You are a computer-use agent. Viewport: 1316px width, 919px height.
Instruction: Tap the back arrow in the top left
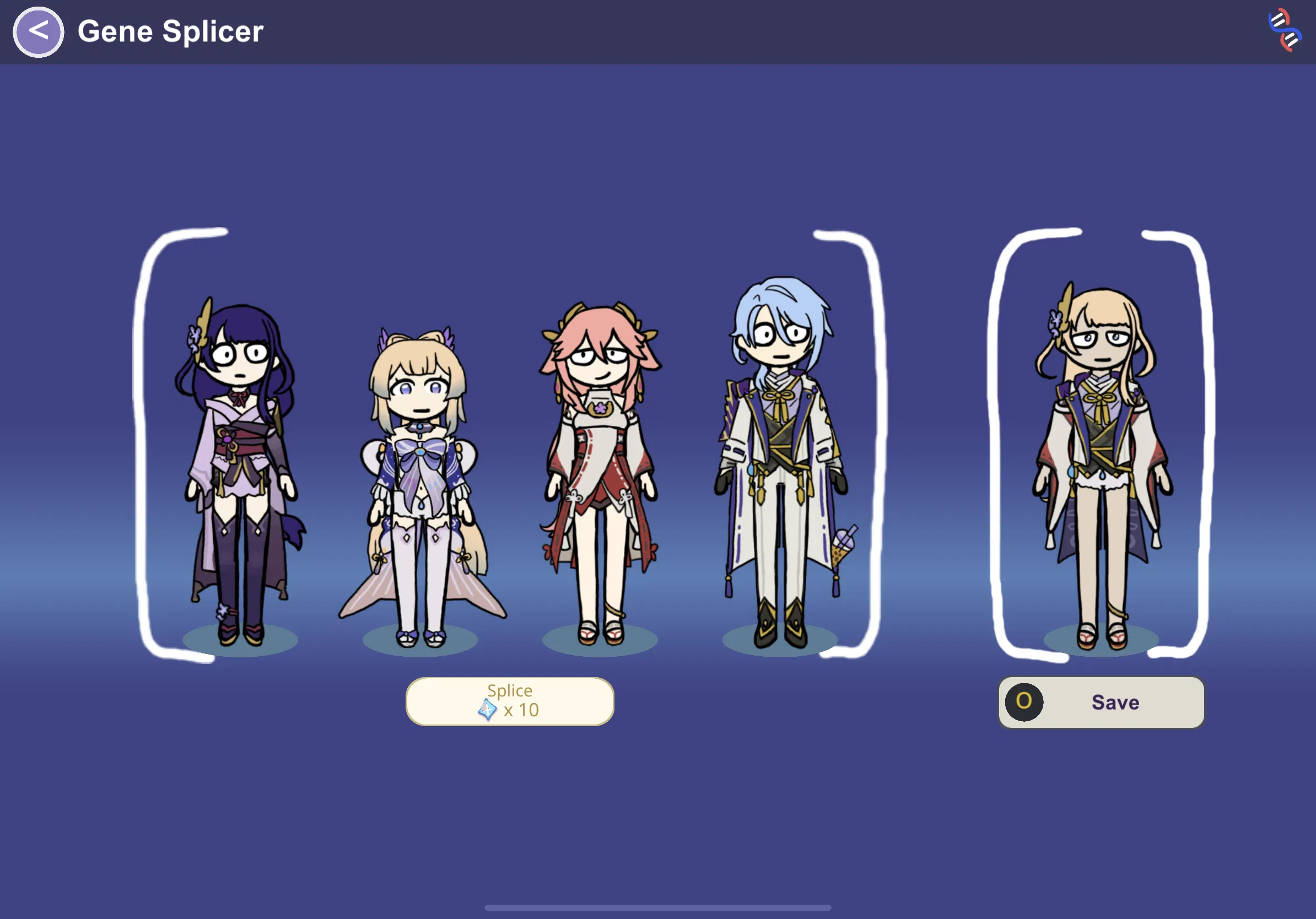[x=38, y=31]
